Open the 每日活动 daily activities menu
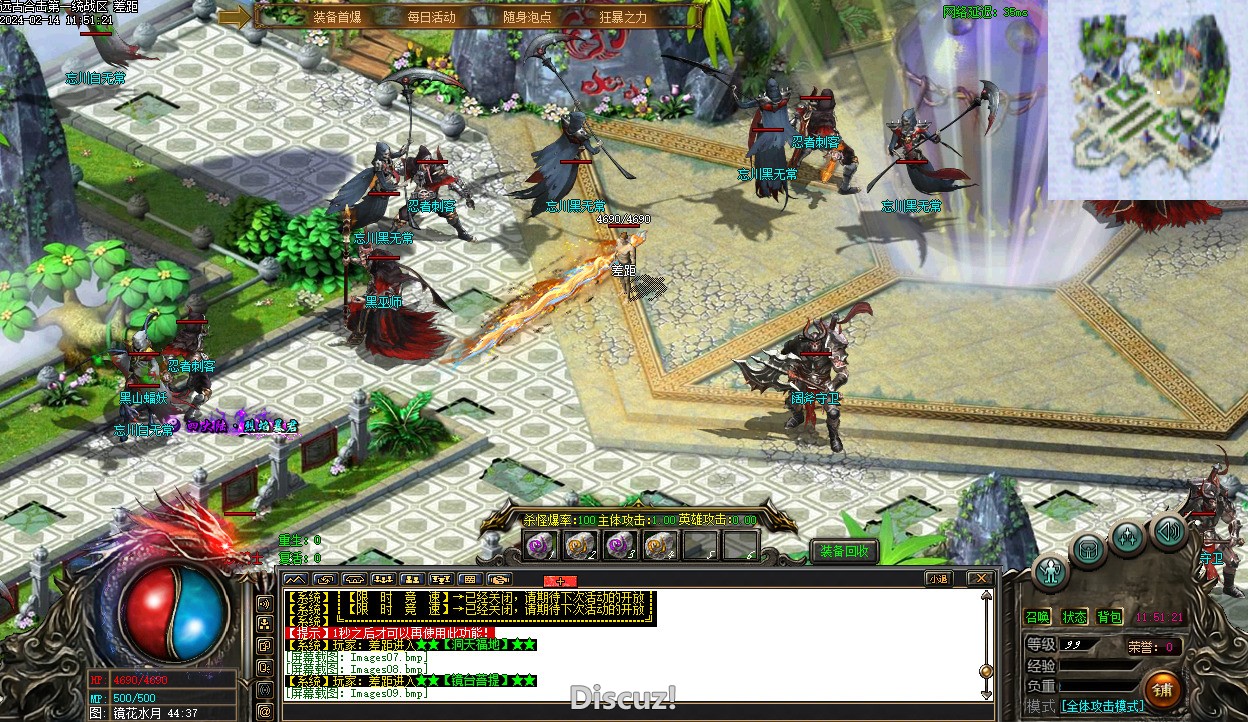The image size is (1248, 722). [431, 17]
